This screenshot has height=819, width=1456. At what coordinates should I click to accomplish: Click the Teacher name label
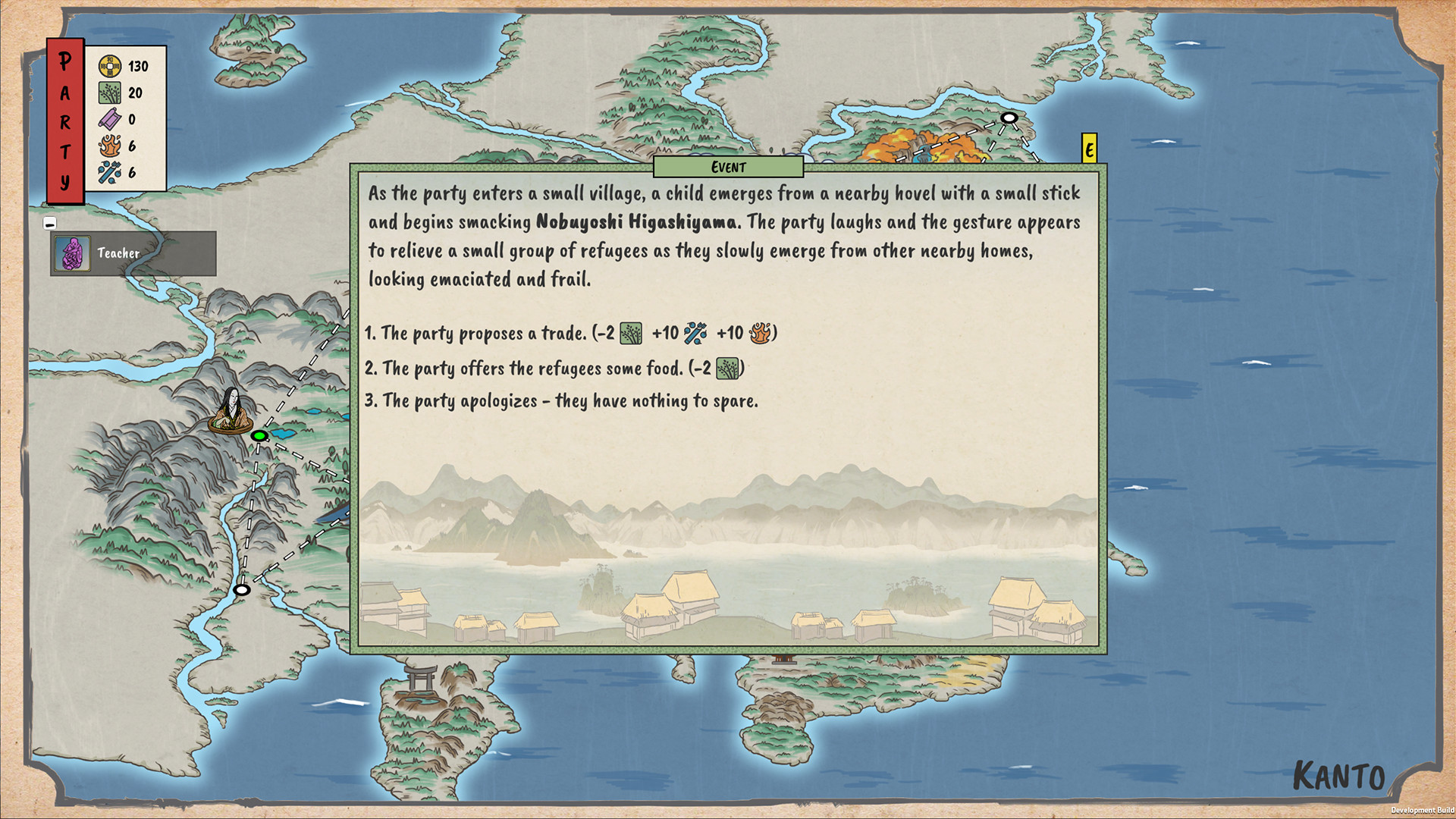tap(118, 253)
